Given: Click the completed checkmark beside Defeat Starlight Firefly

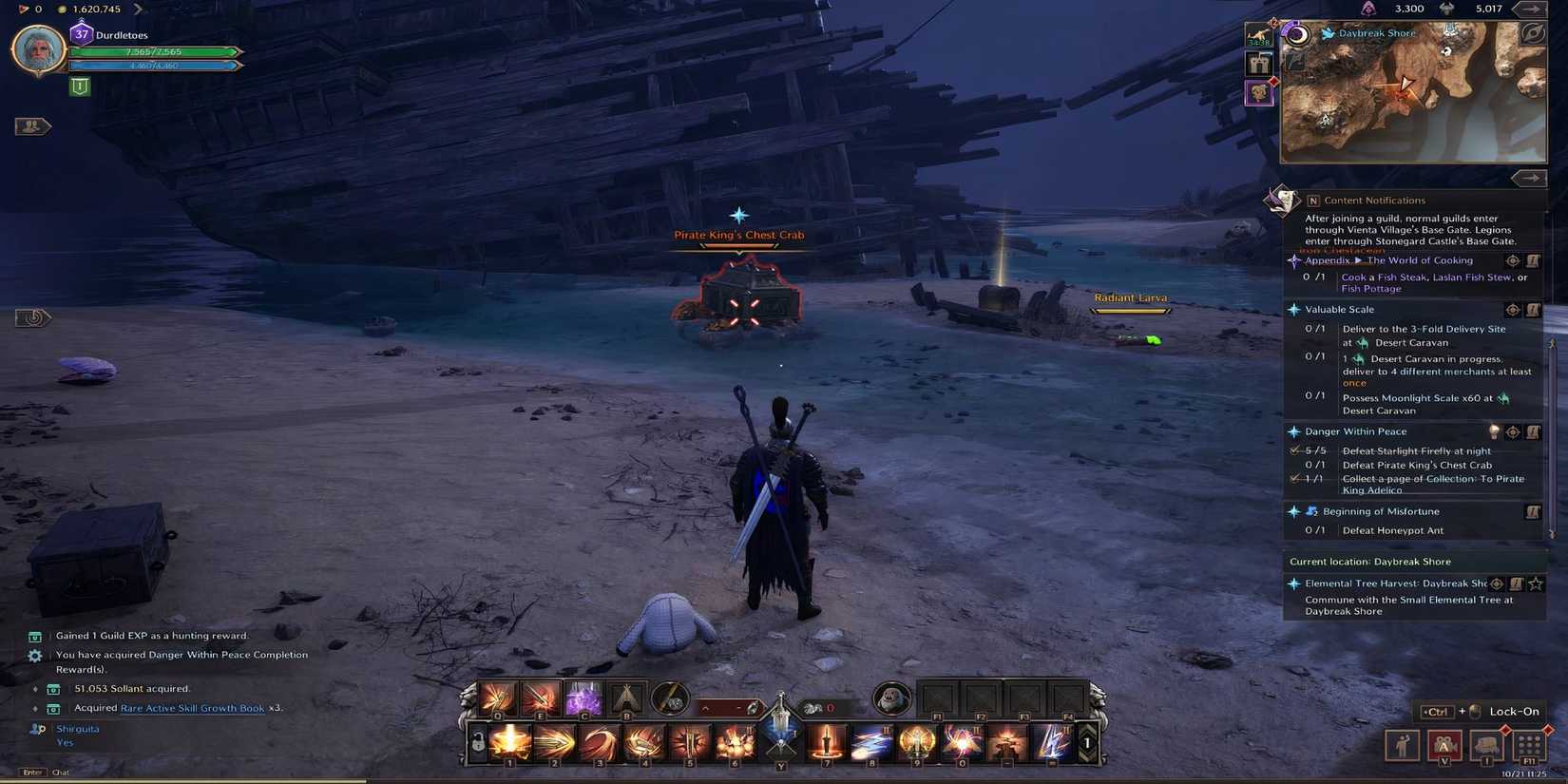Looking at the screenshot, I should [1293, 449].
